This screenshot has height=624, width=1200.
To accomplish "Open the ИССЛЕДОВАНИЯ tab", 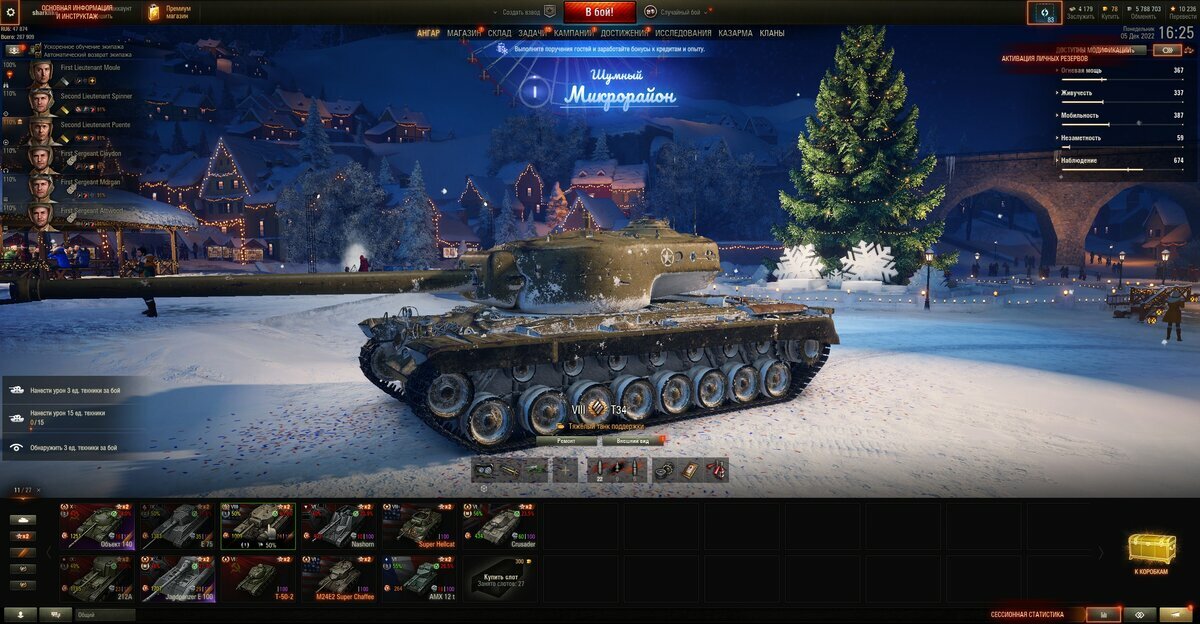I will coord(683,33).
